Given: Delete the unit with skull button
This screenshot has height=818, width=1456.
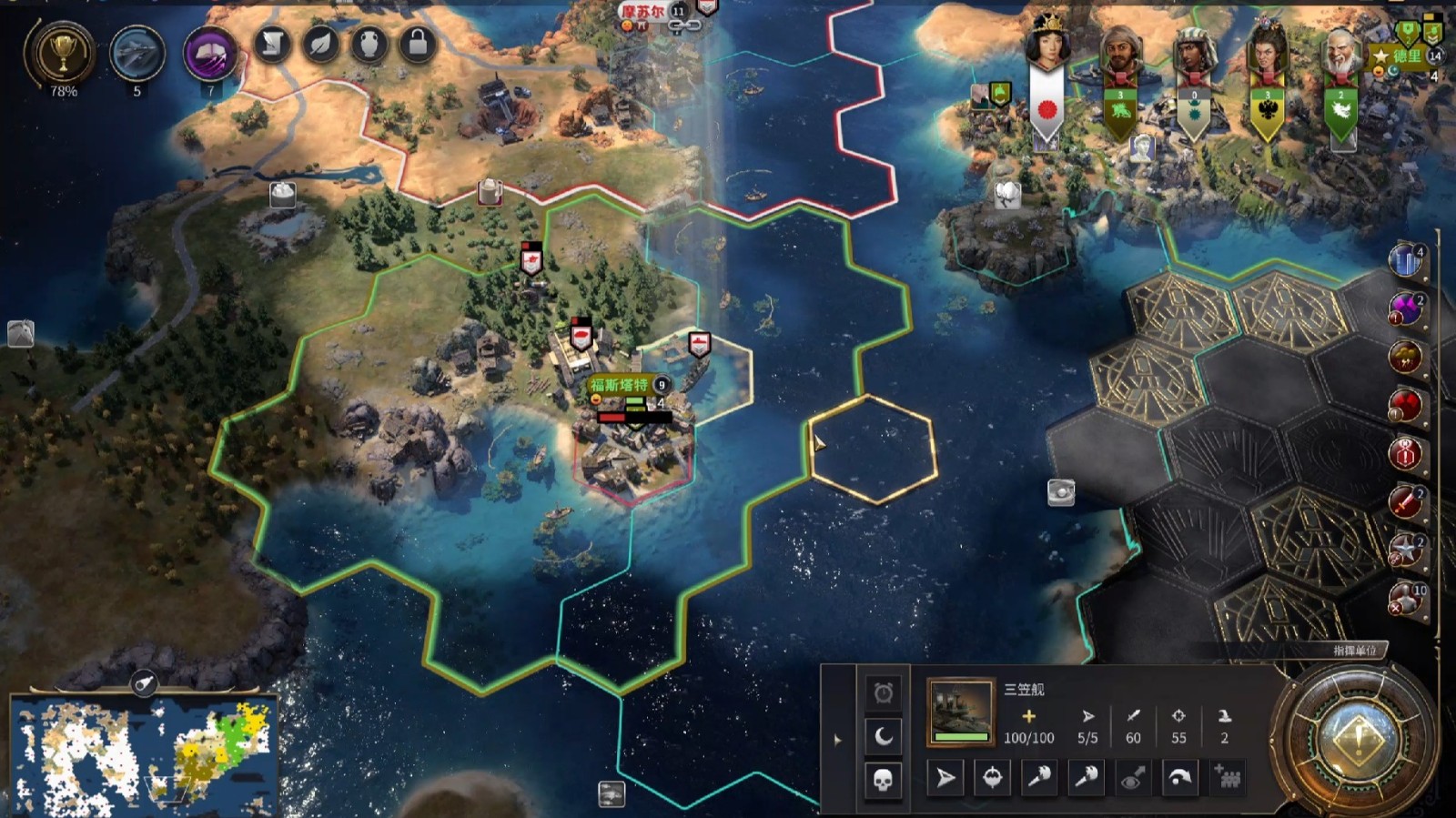Looking at the screenshot, I should [883, 780].
